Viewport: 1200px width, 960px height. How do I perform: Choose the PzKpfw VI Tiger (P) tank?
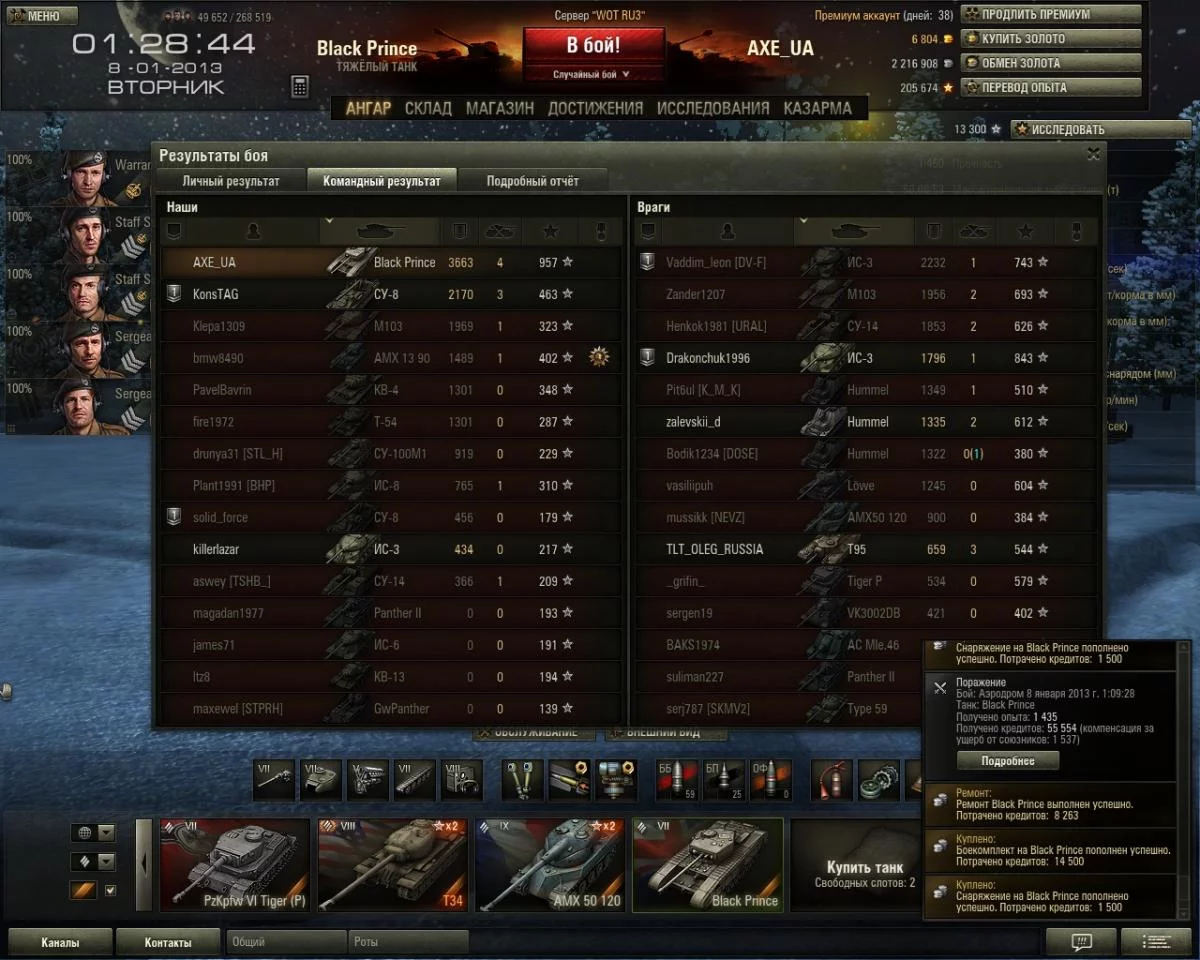coord(236,864)
